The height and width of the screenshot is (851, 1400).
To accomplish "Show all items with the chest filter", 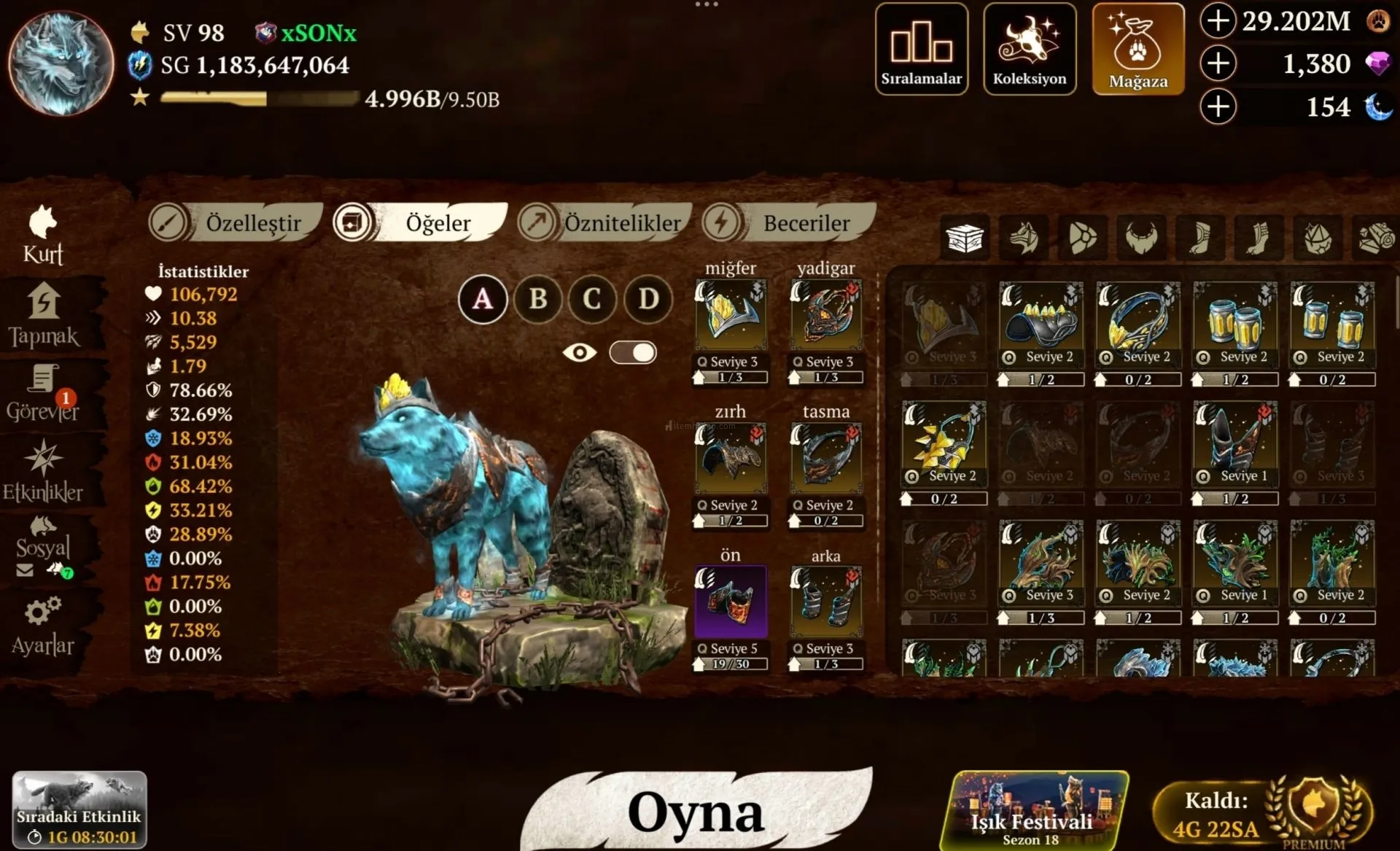I will [x=965, y=238].
